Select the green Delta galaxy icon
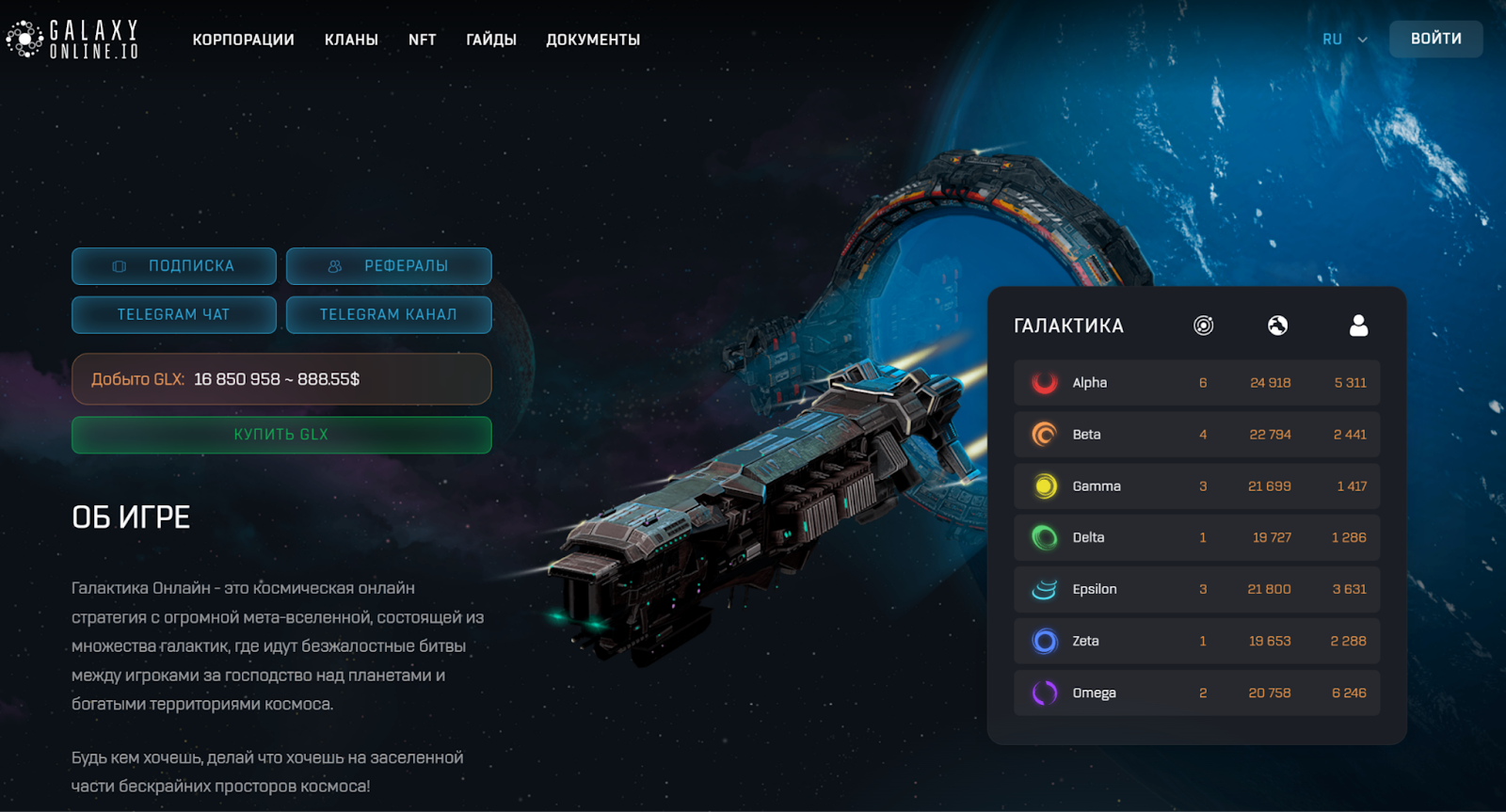 click(x=1043, y=537)
